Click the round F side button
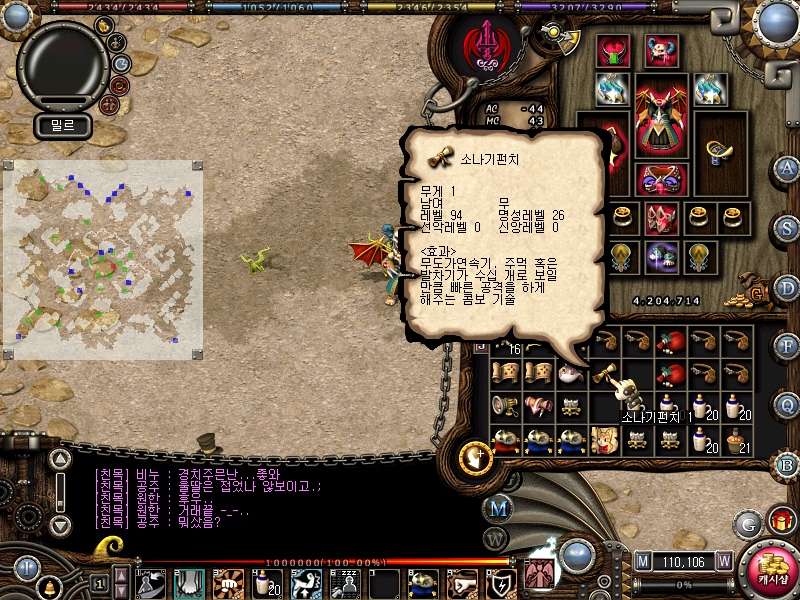 pos(787,345)
